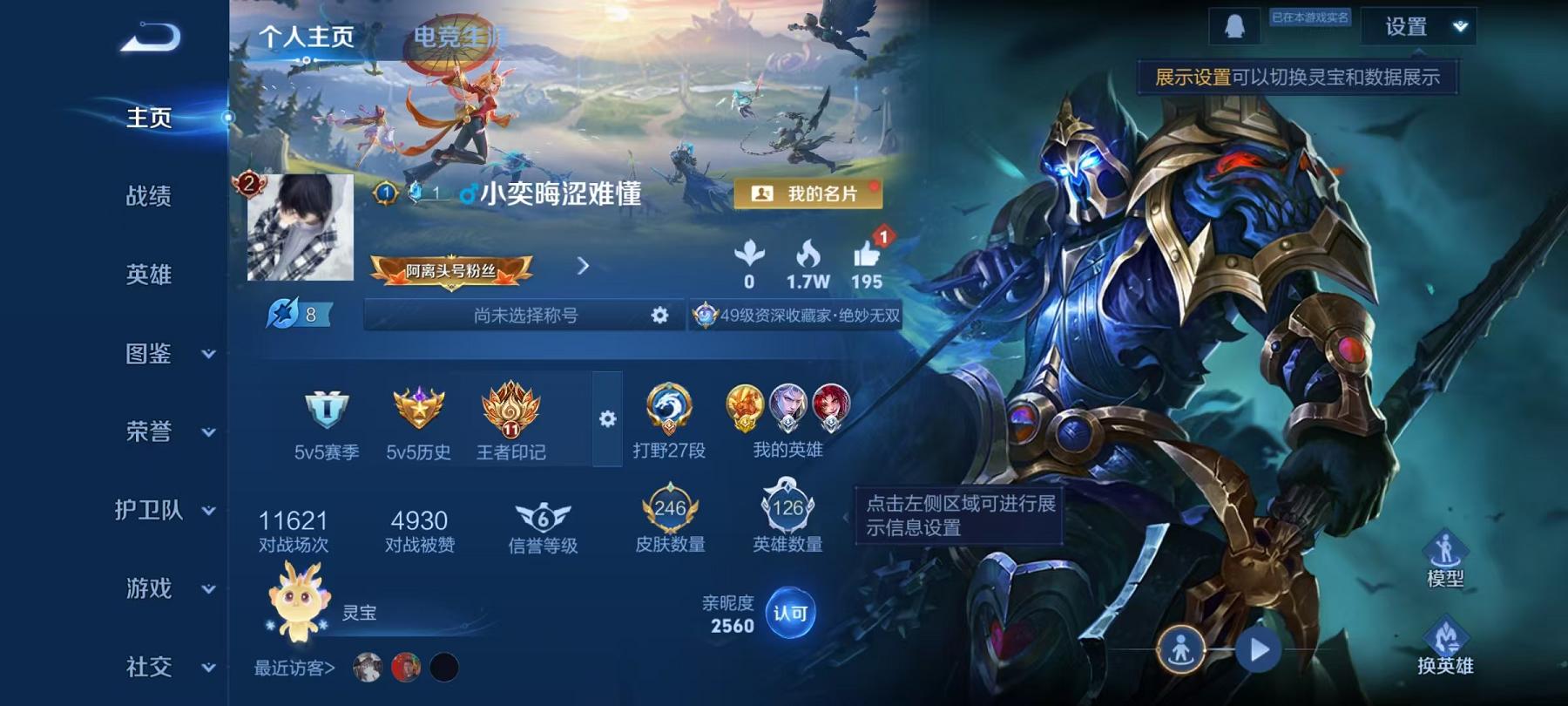Expand the 图鉴 sidebar section
This screenshot has width=1568, height=706.
148,354
